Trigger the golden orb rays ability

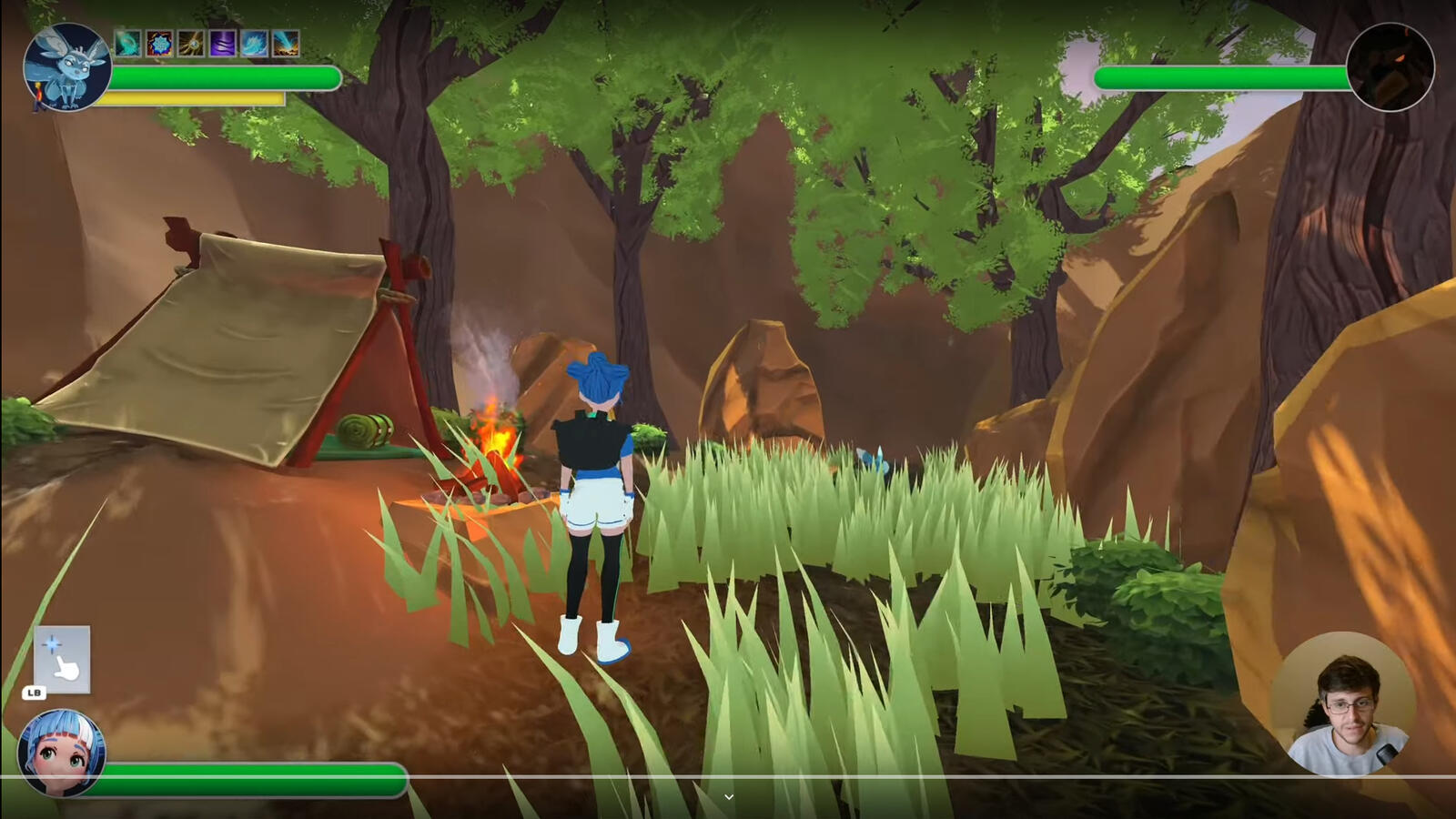(191, 43)
